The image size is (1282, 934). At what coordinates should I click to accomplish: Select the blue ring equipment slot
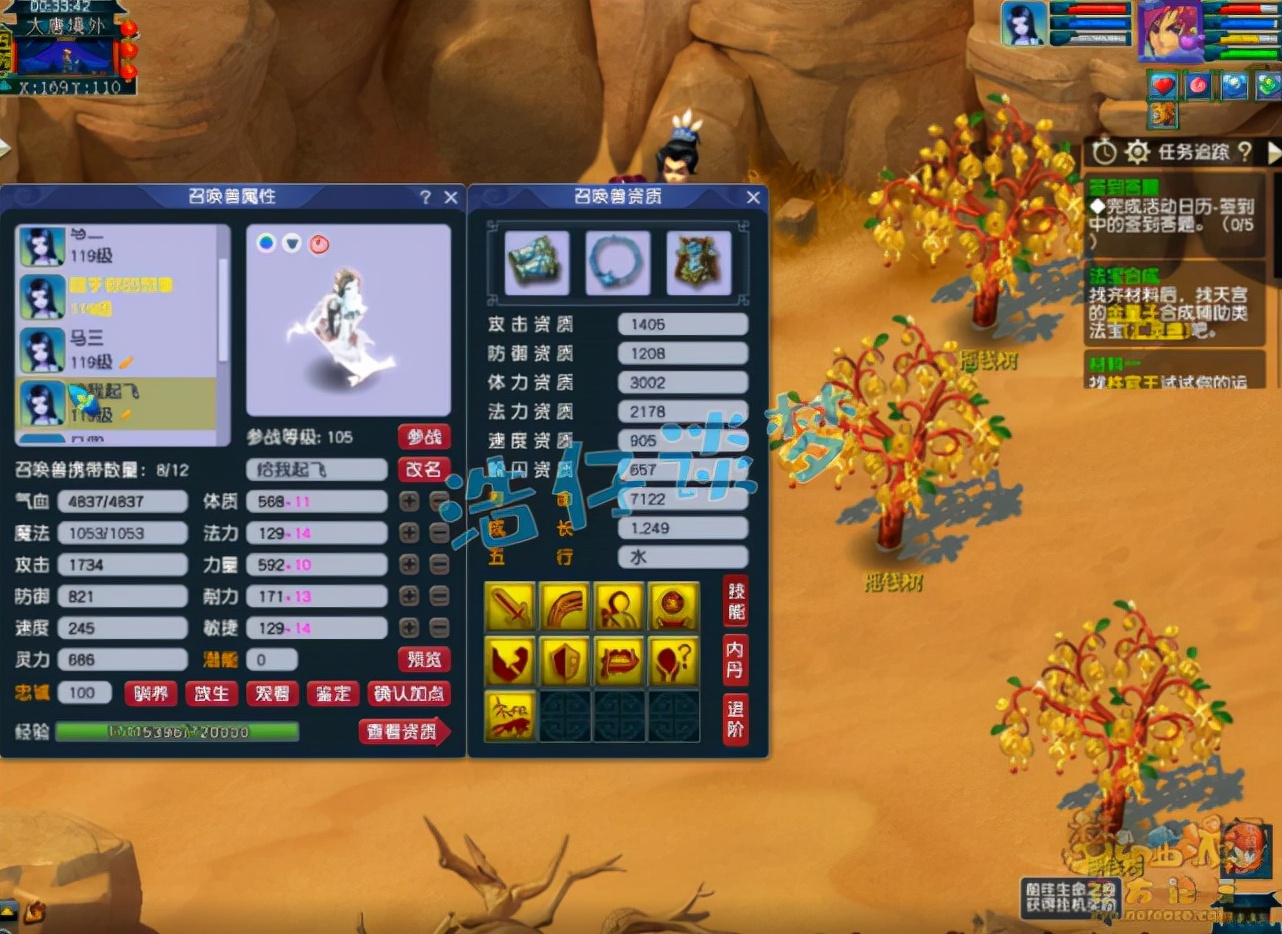pos(618,263)
